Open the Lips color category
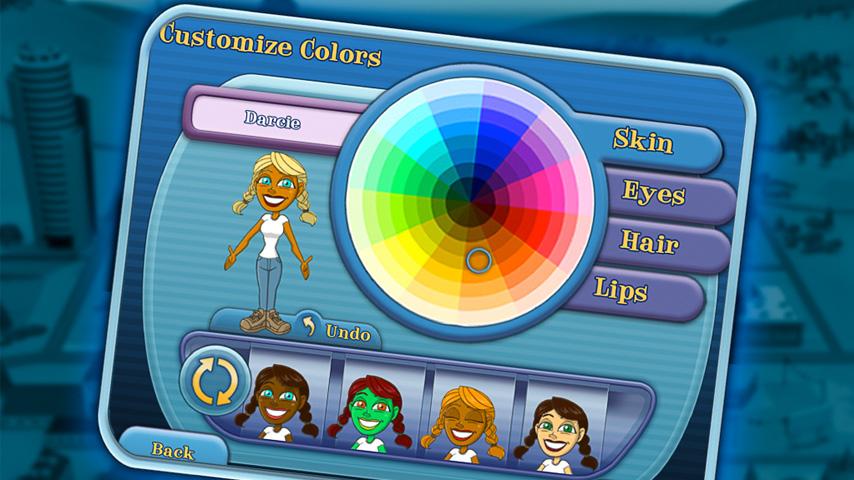The height and width of the screenshot is (480, 854). (x=622, y=291)
